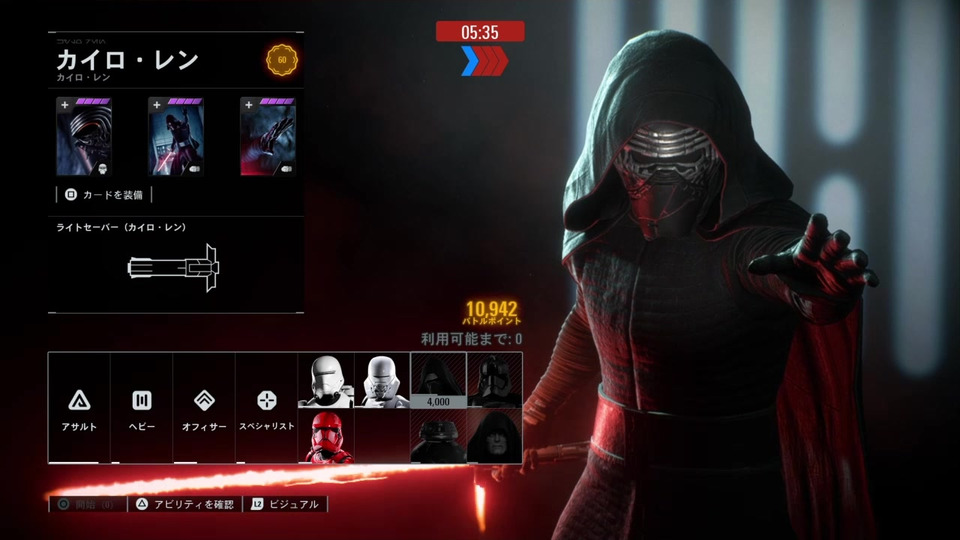Open the Visual (ビジュアル) appearance option
960x540 pixels.
[288, 505]
